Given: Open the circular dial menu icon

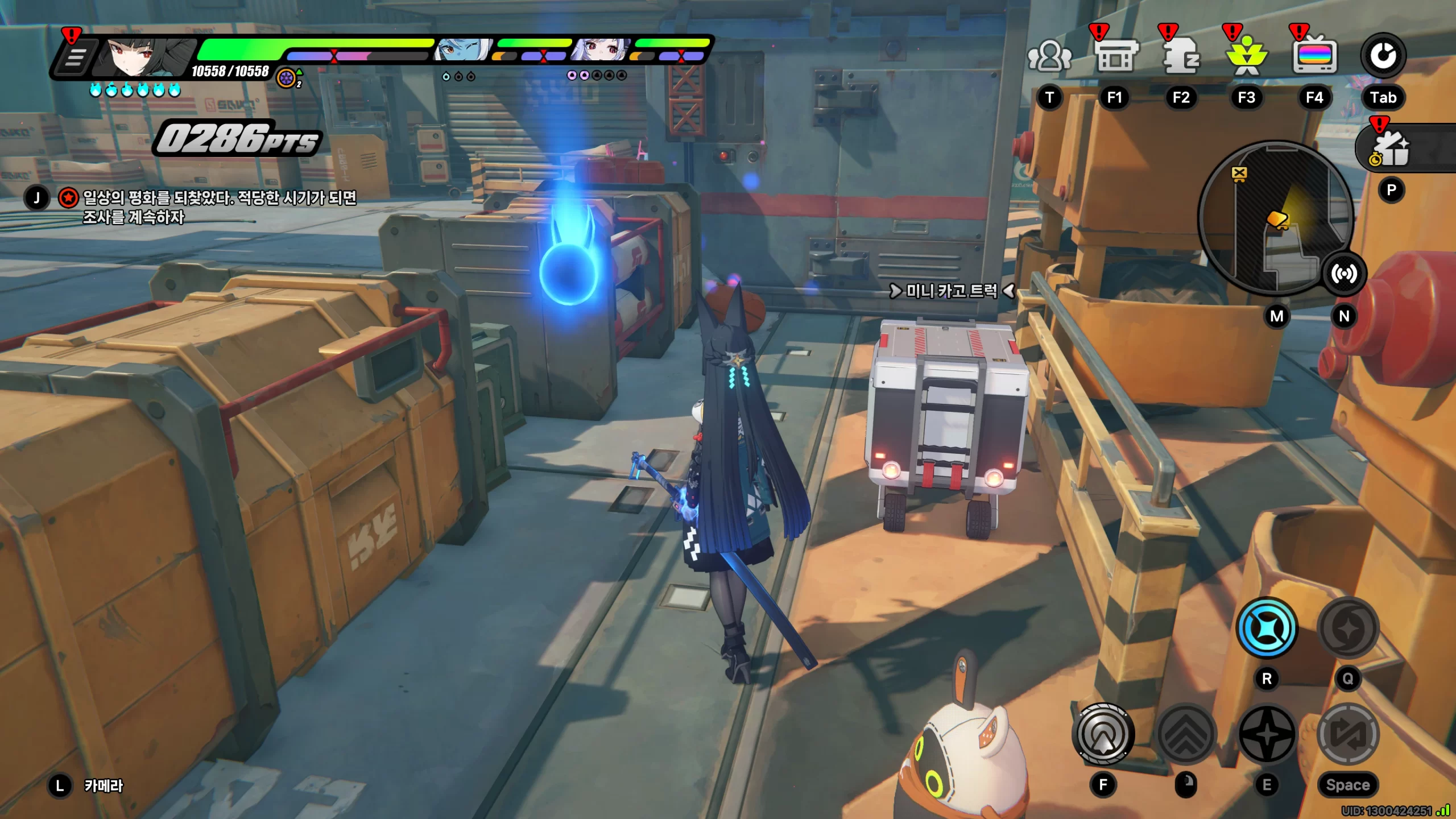Looking at the screenshot, I should pyautogui.click(x=1383, y=56).
